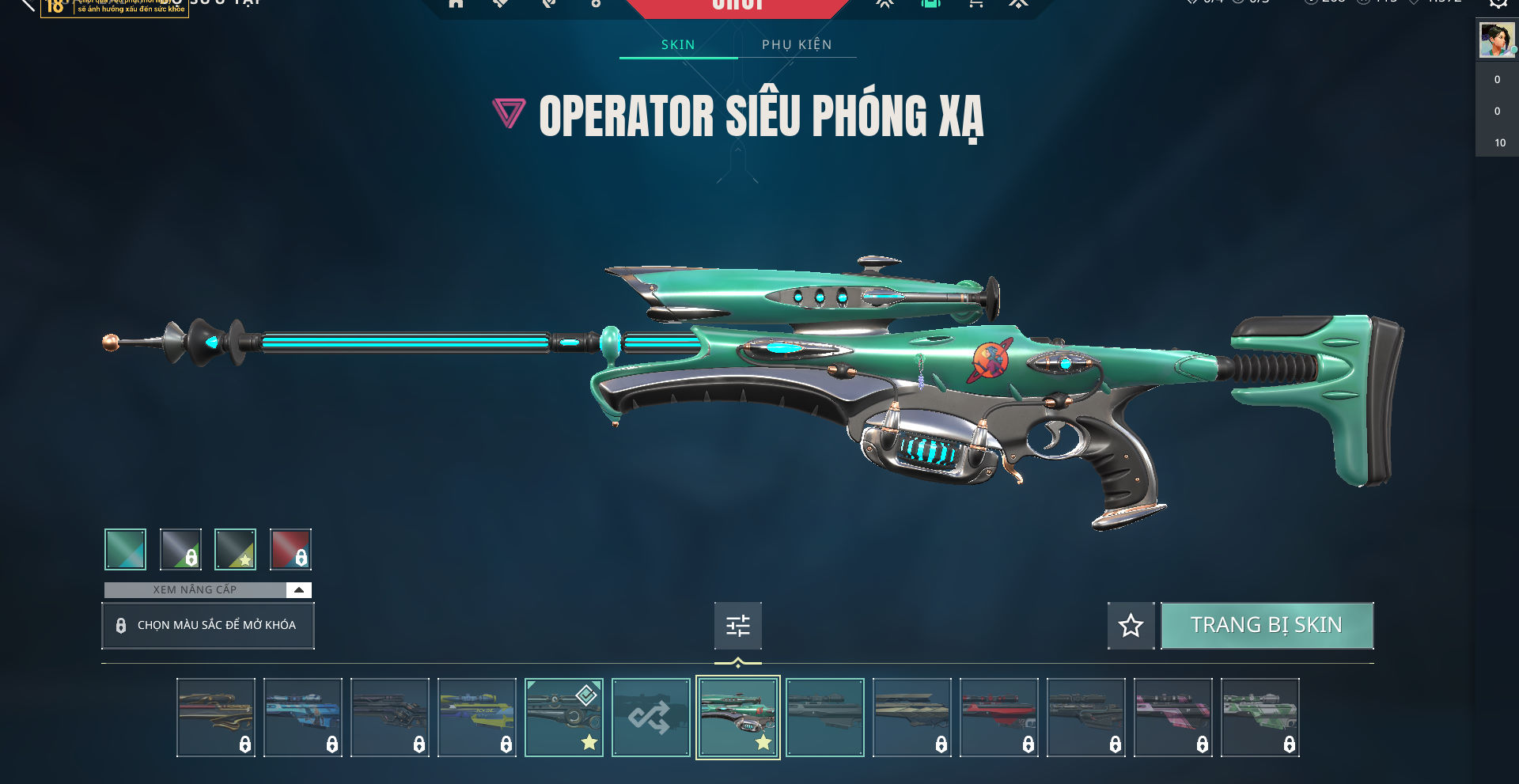Equip skin with Trang Bị Skin button
Screen dimensions: 1519x784
coord(1267,626)
